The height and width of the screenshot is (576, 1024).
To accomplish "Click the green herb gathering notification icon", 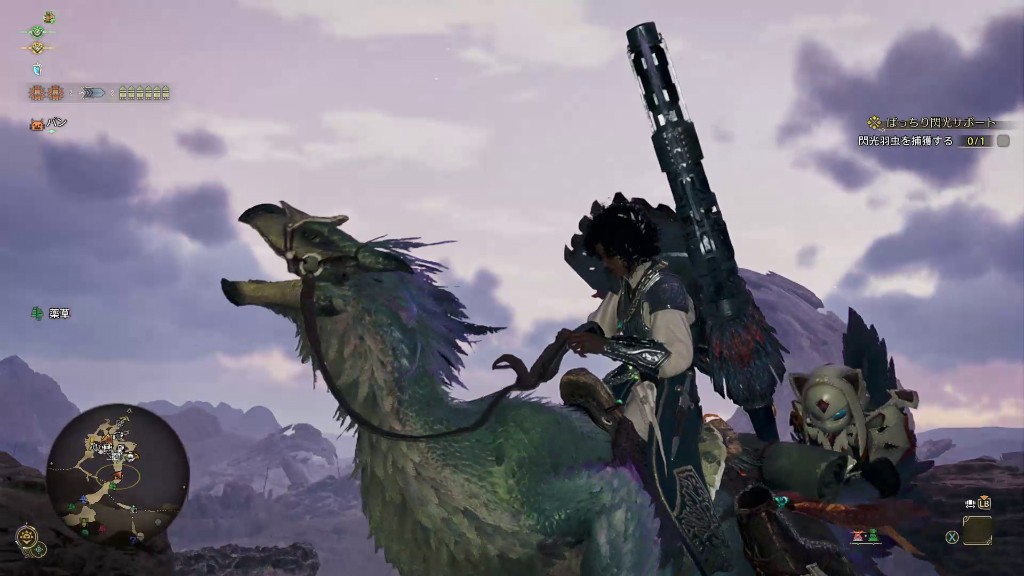I will (x=37, y=313).
